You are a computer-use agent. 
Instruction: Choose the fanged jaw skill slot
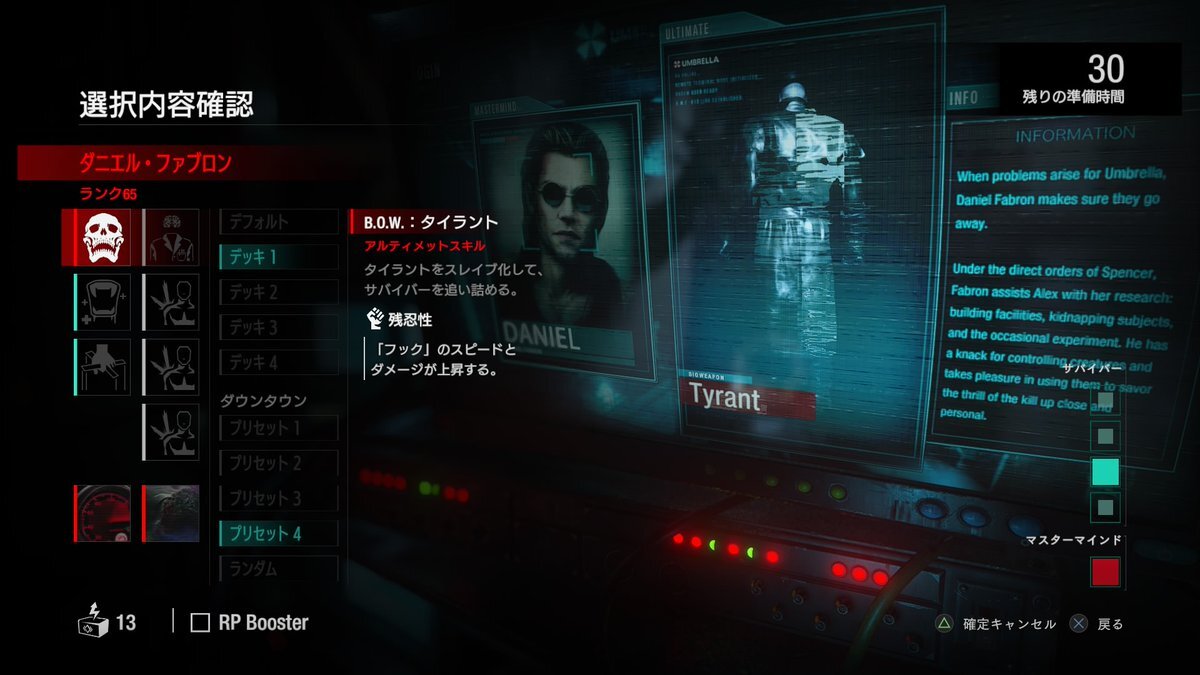click(x=102, y=302)
